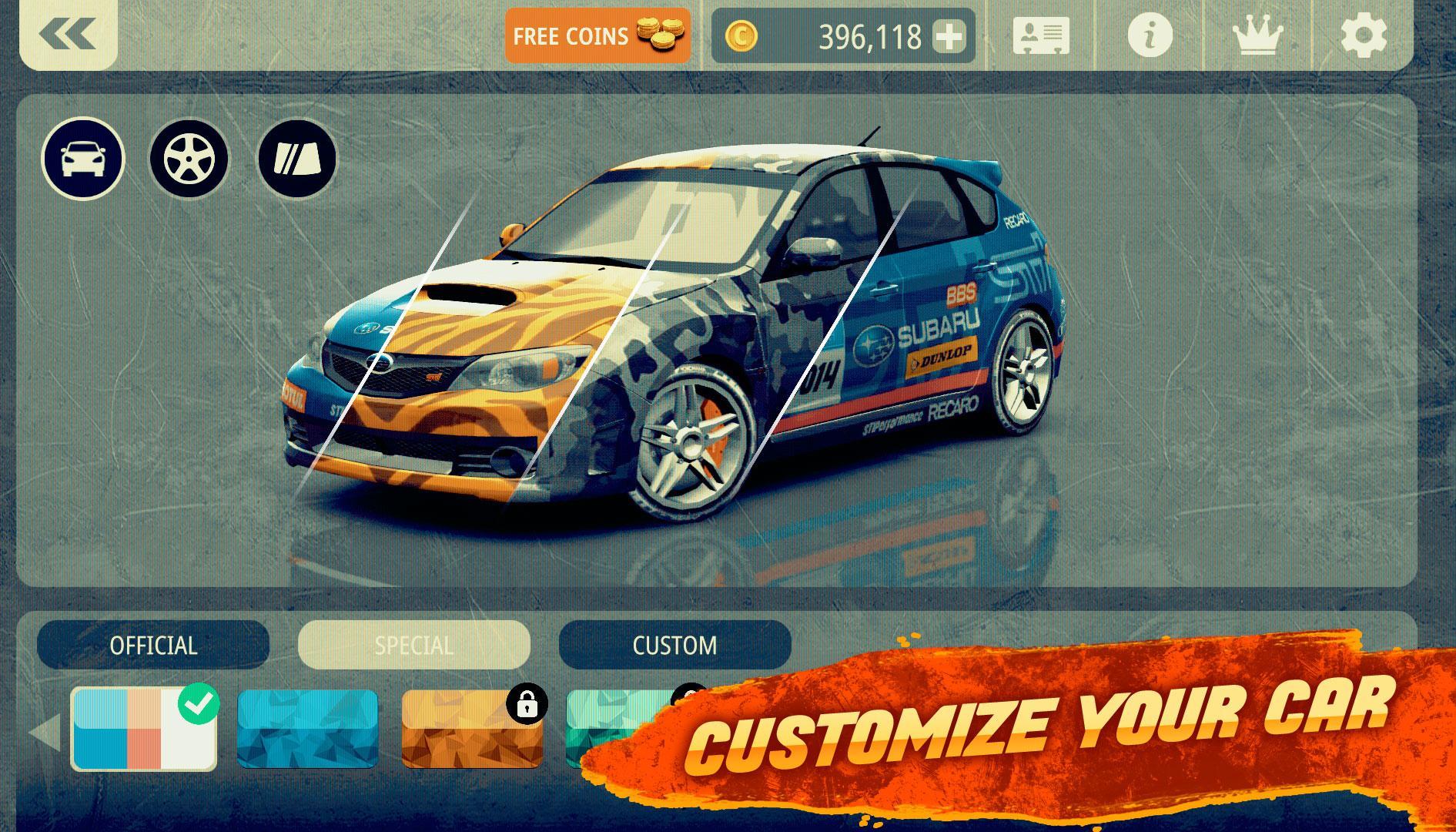This screenshot has height=832, width=1456.
Task: Open the player profile card icon
Action: [x=1039, y=35]
